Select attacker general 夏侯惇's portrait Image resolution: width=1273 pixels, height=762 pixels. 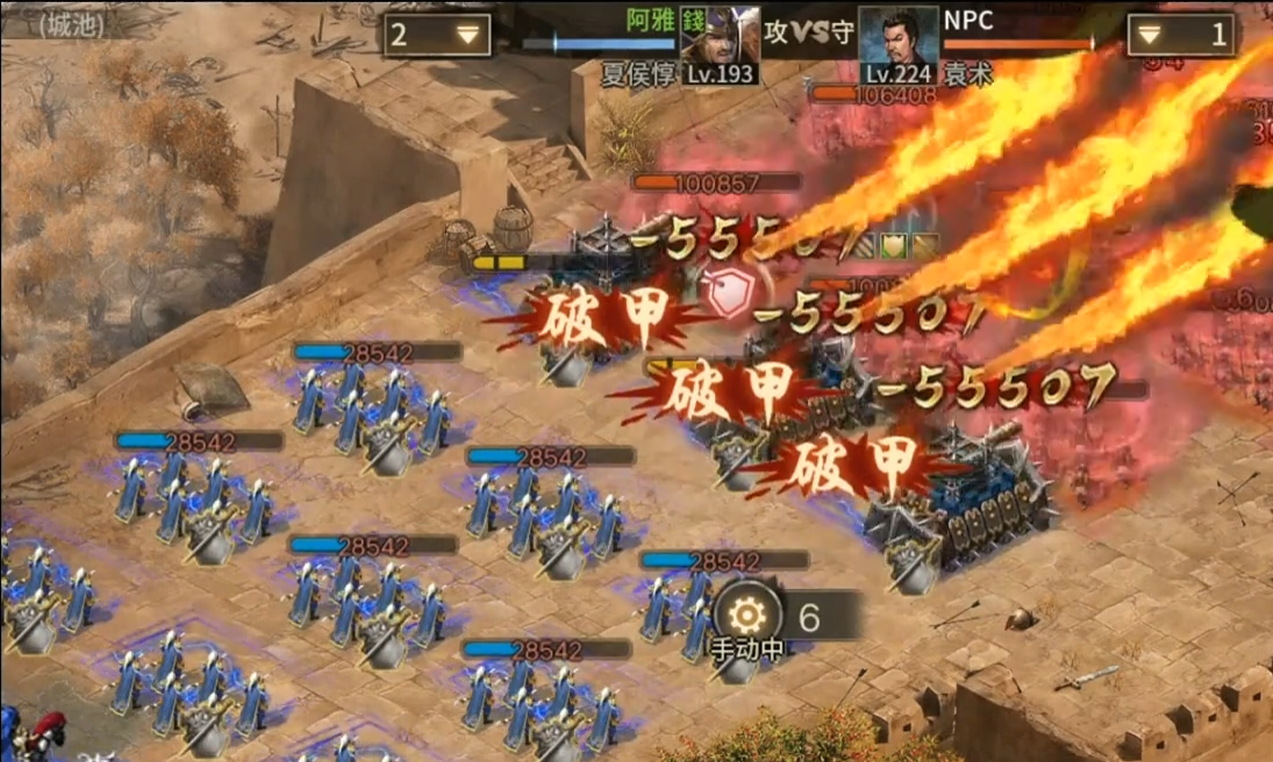tap(719, 45)
